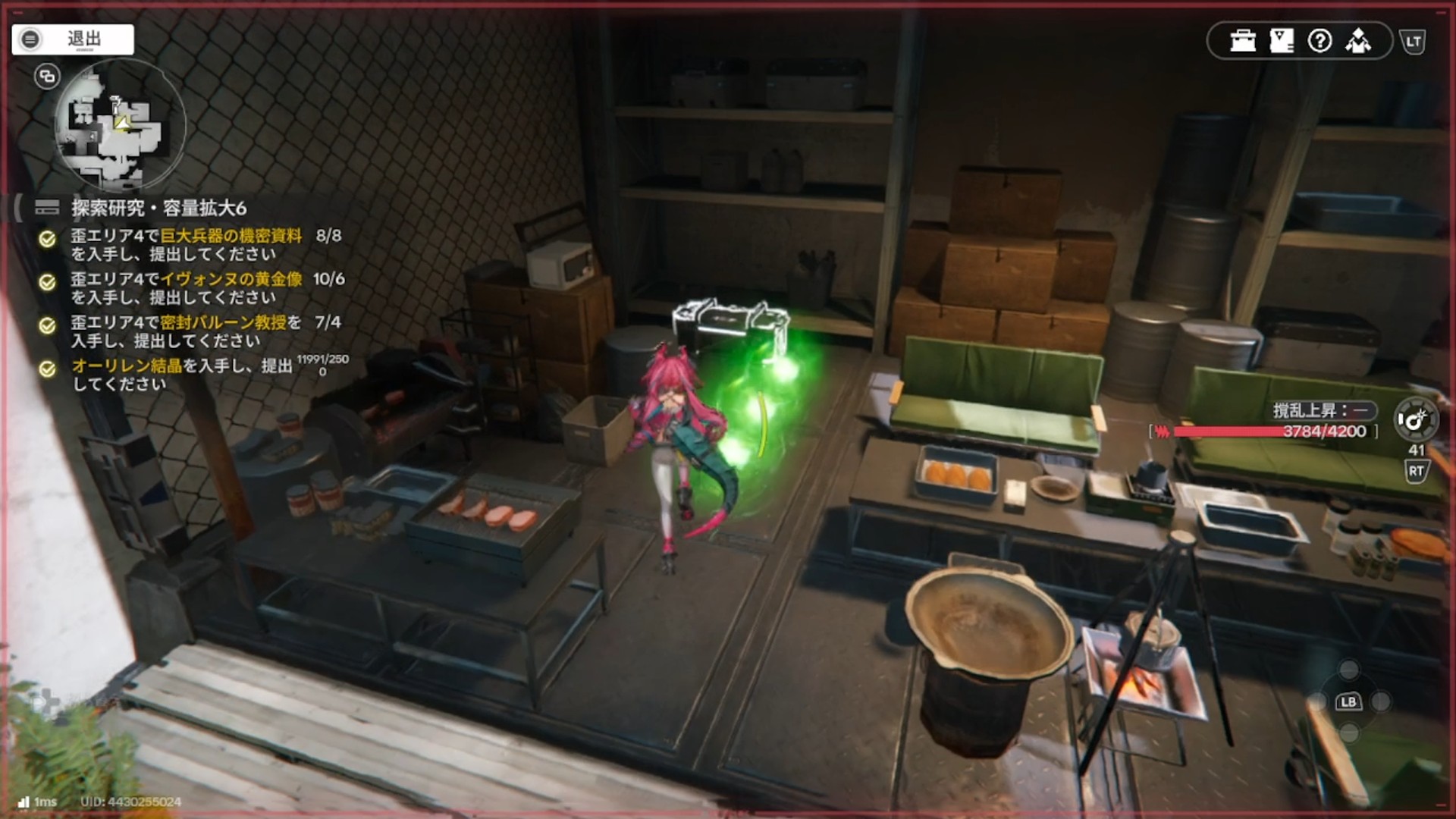This screenshot has width=1456, height=819.
Task: Open the notebook journal icon
Action: [1282, 41]
